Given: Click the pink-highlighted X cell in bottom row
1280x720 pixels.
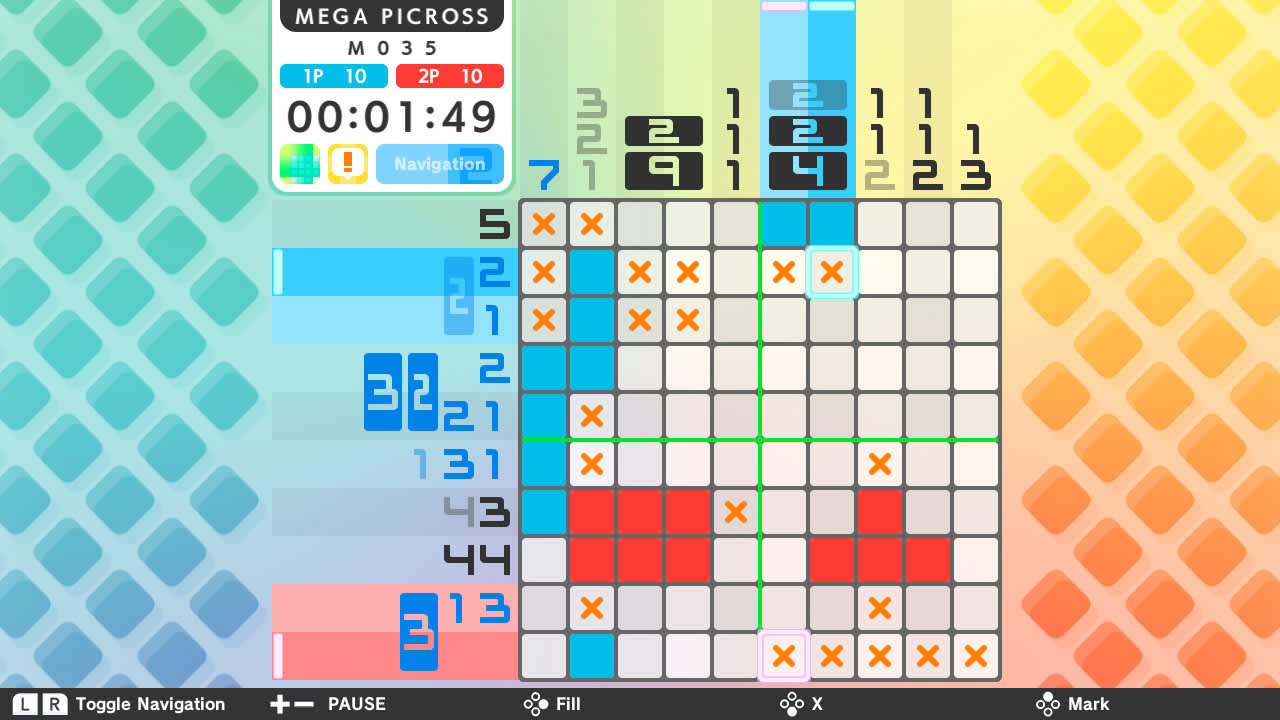Looking at the screenshot, I should pos(784,656).
